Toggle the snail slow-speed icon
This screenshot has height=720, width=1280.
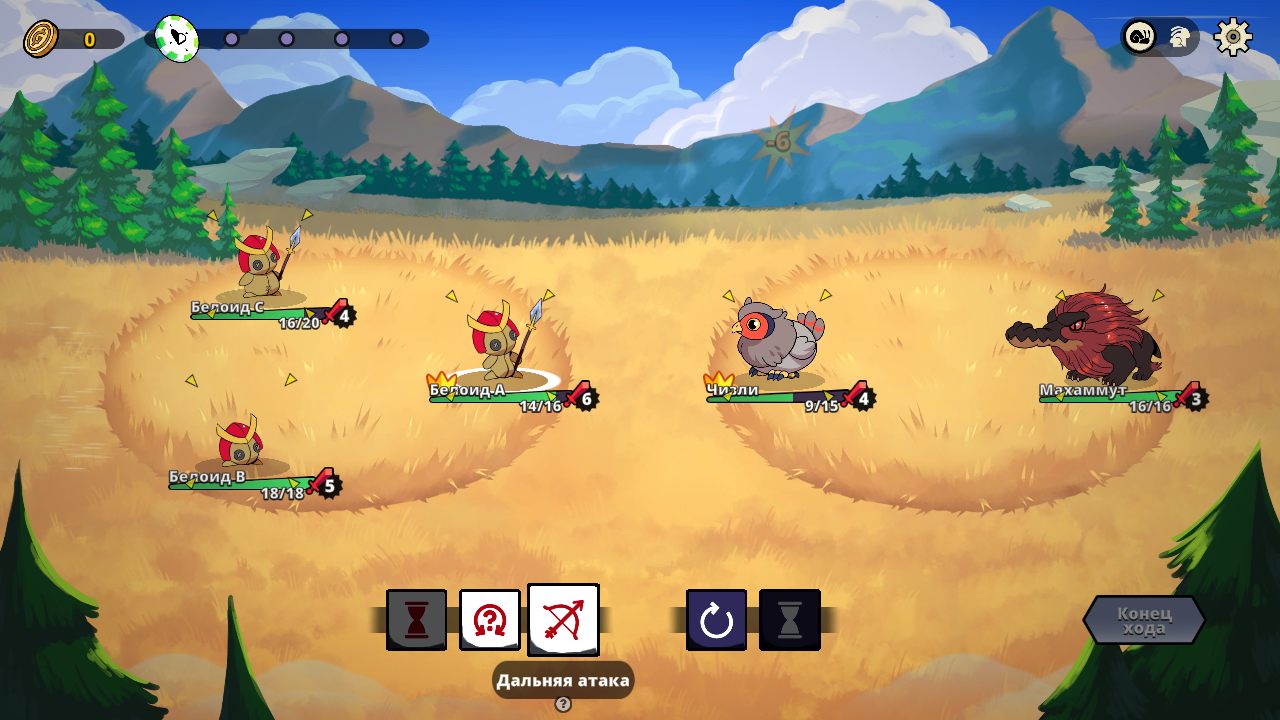tap(1140, 37)
